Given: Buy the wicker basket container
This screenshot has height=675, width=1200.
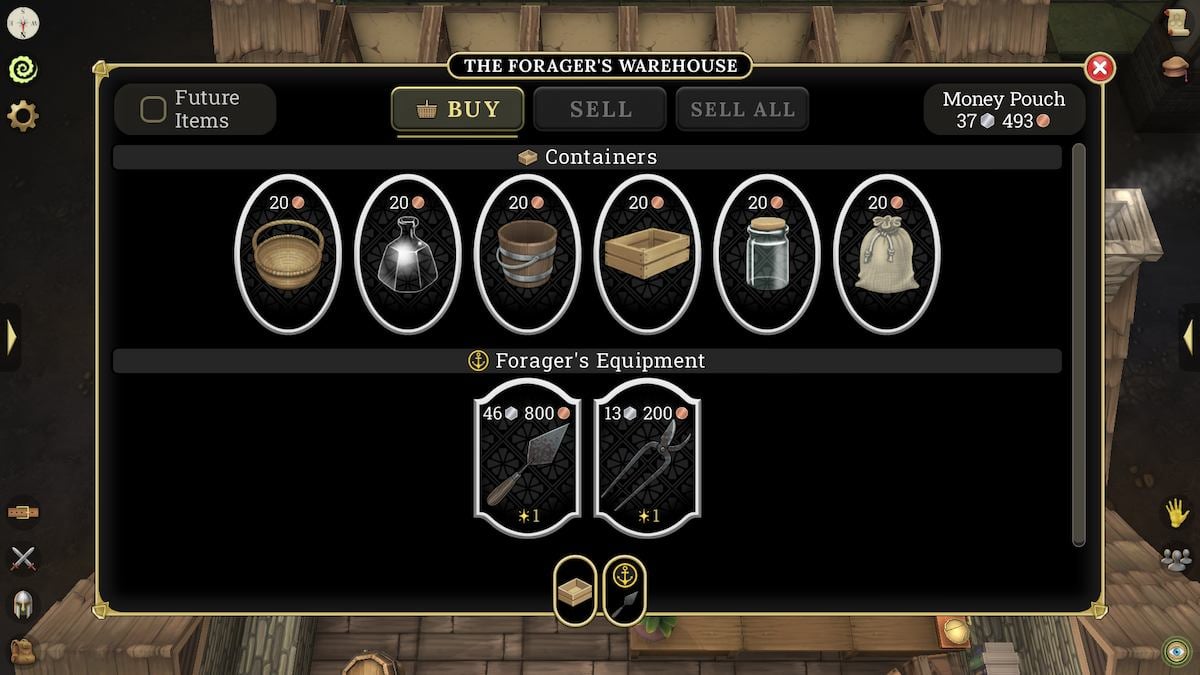Looking at the screenshot, I should 288,254.
